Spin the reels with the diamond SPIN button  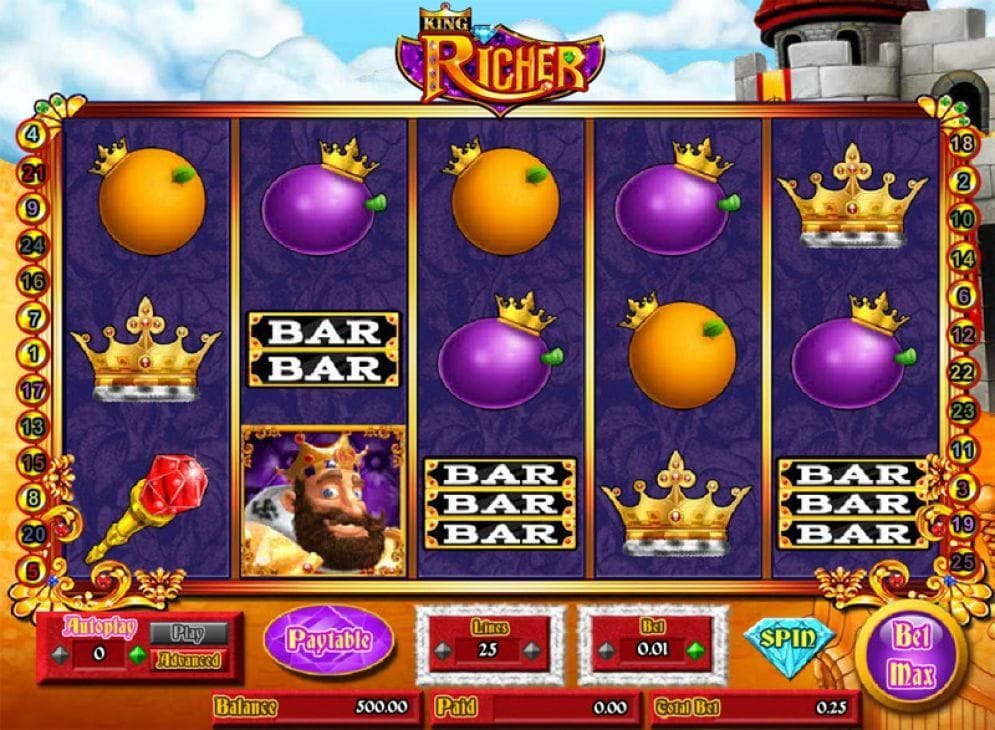(x=789, y=638)
